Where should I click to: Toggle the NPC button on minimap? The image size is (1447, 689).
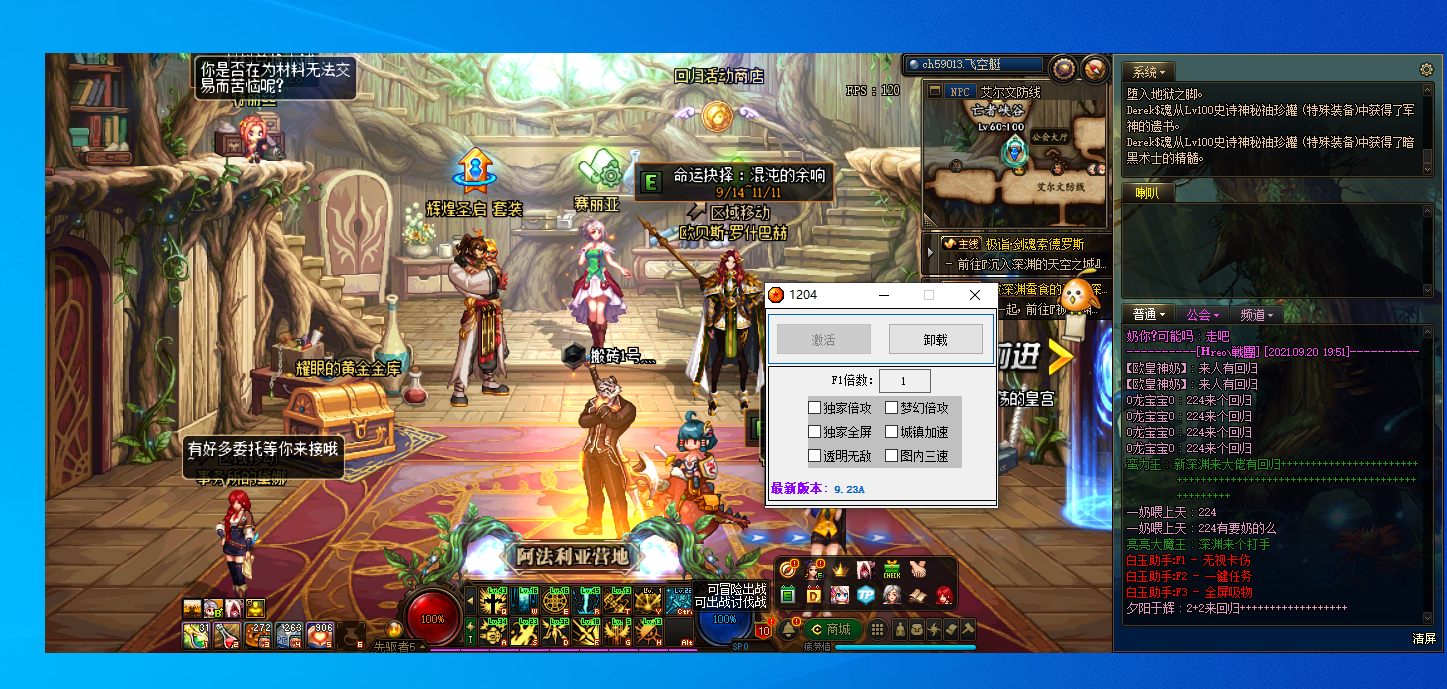[x=961, y=91]
